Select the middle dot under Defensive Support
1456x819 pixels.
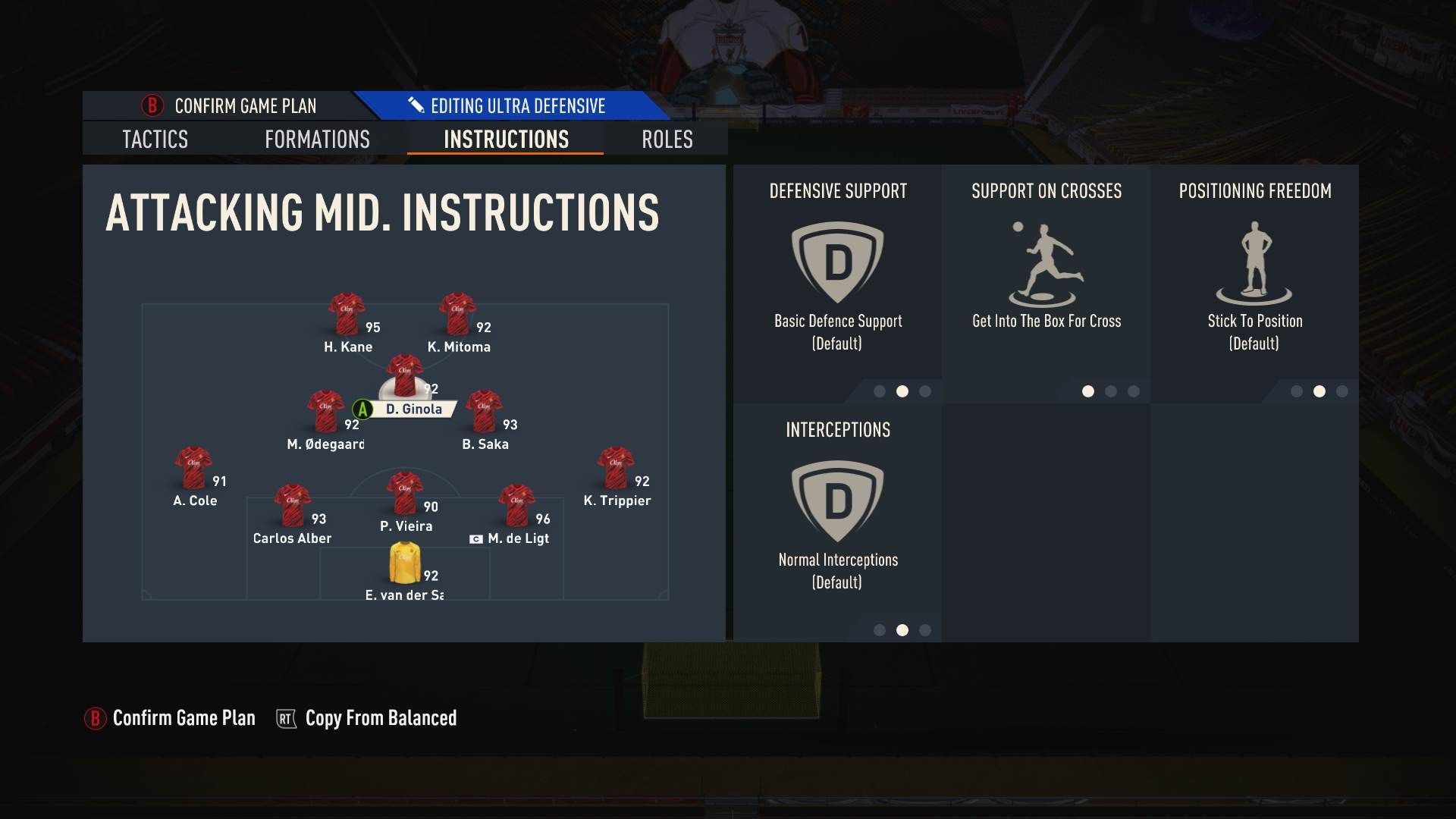click(x=901, y=392)
